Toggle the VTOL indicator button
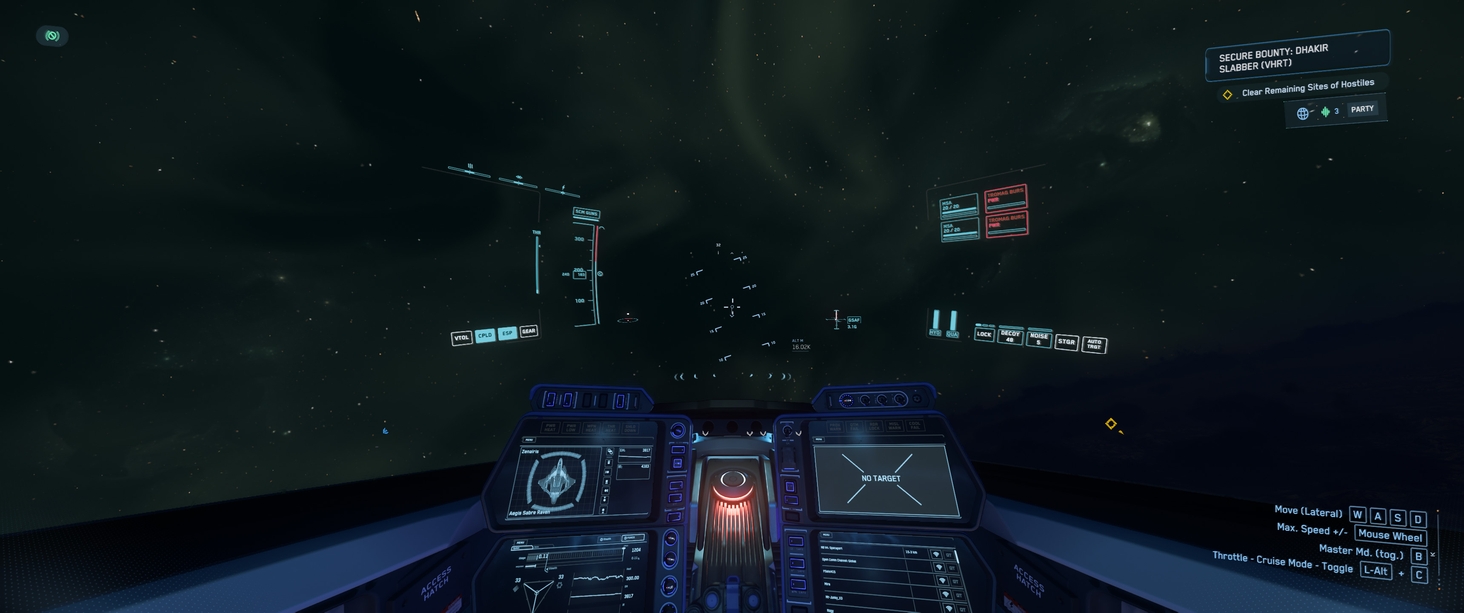The height and width of the screenshot is (613, 1464). [461, 338]
